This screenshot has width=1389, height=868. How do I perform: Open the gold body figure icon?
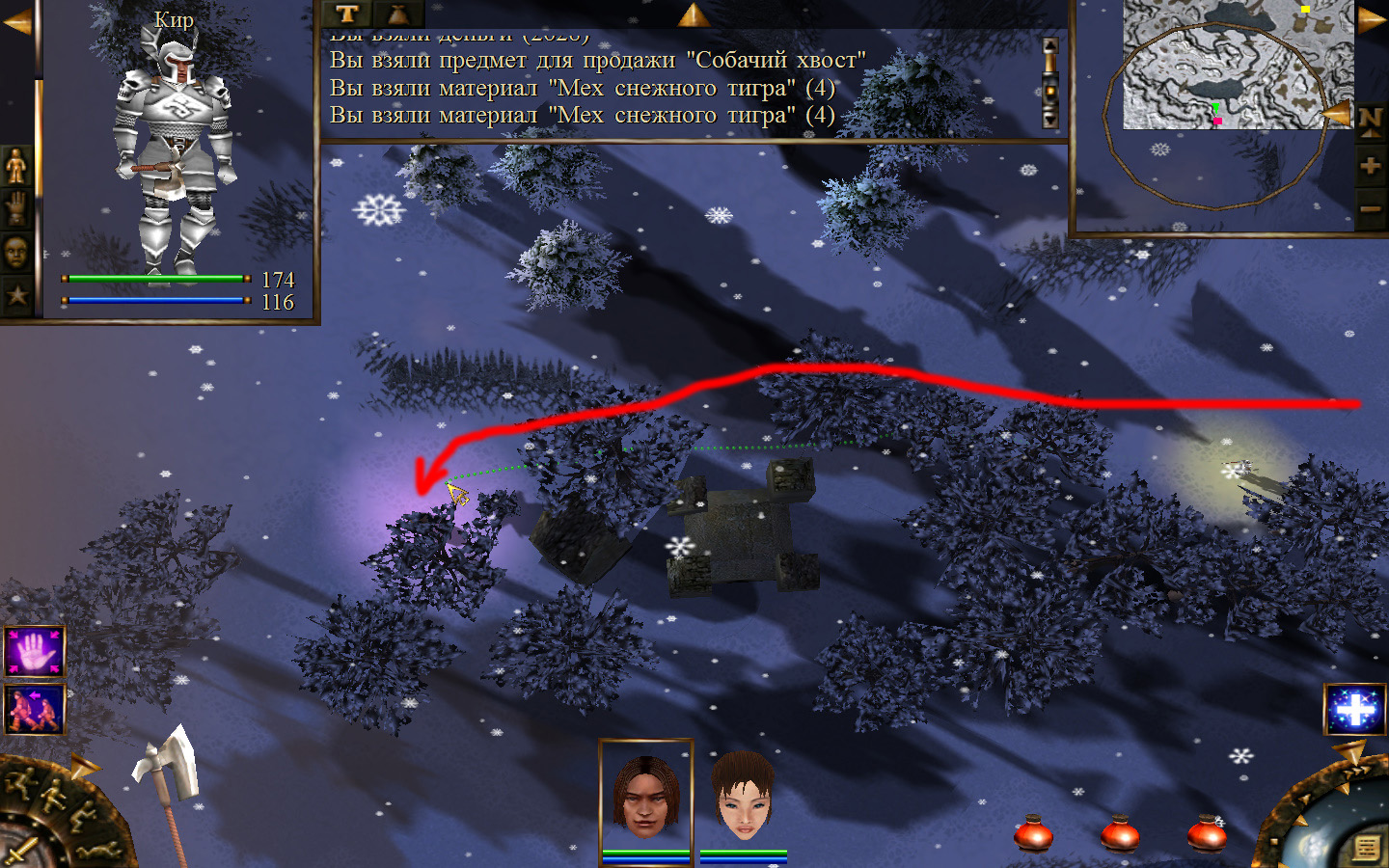click(x=16, y=167)
